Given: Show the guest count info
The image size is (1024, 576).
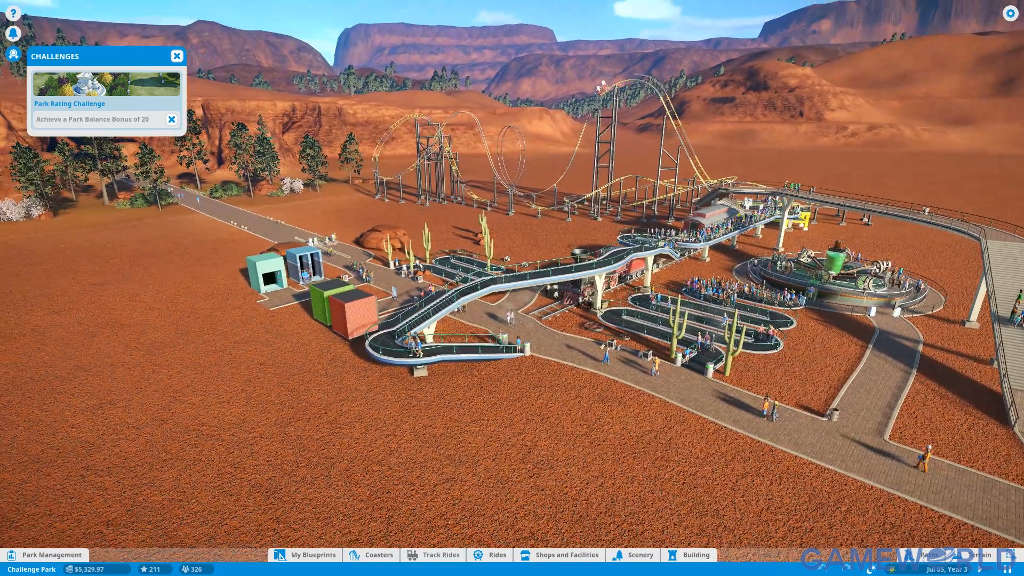Looking at the screenshot, I should tap(194, 569).
